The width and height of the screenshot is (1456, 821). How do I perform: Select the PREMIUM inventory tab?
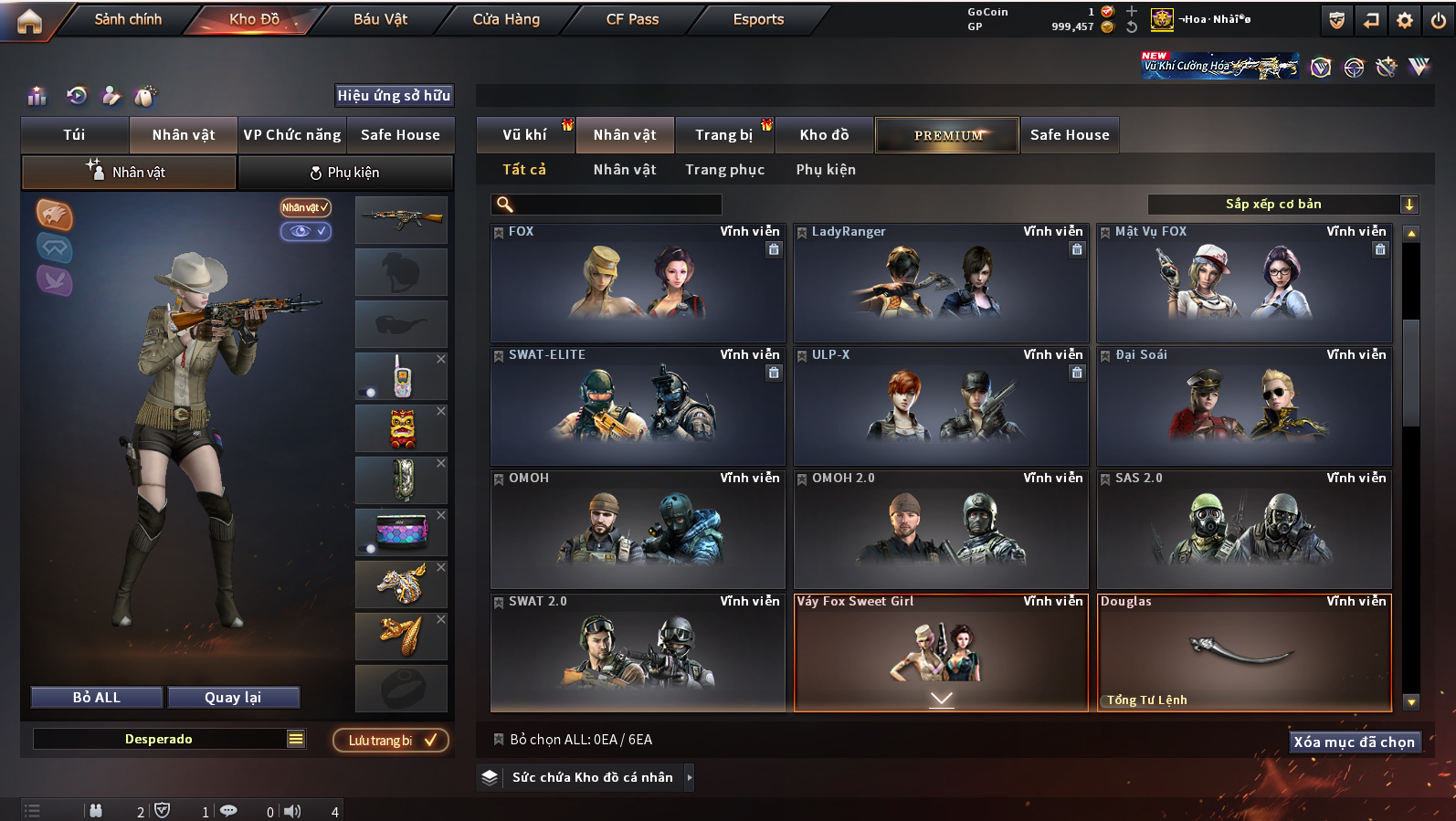(x=947, y=135)
